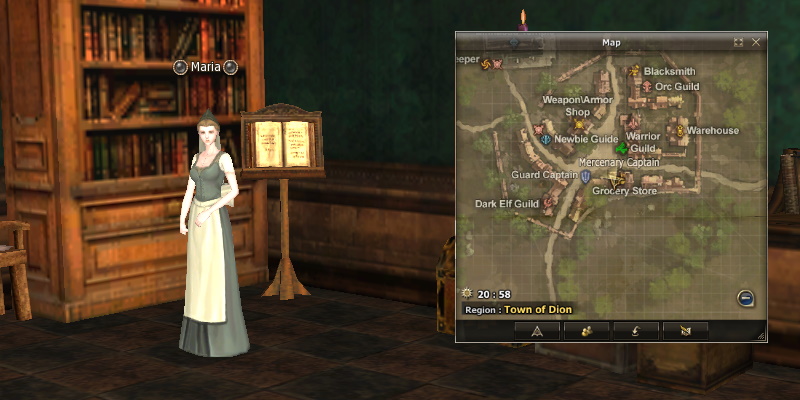Select the Dark Elf Guild map marker
The height and width of the screenshot is (400, 800).
(x=549, y=204)
